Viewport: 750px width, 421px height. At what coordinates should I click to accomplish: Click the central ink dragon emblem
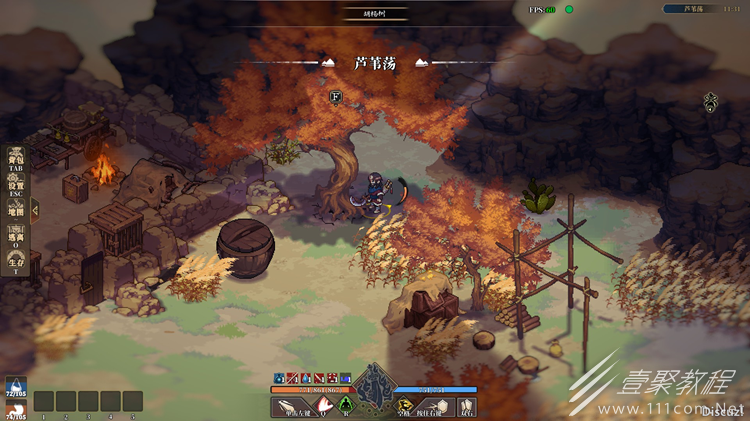[x=375, y=386]
